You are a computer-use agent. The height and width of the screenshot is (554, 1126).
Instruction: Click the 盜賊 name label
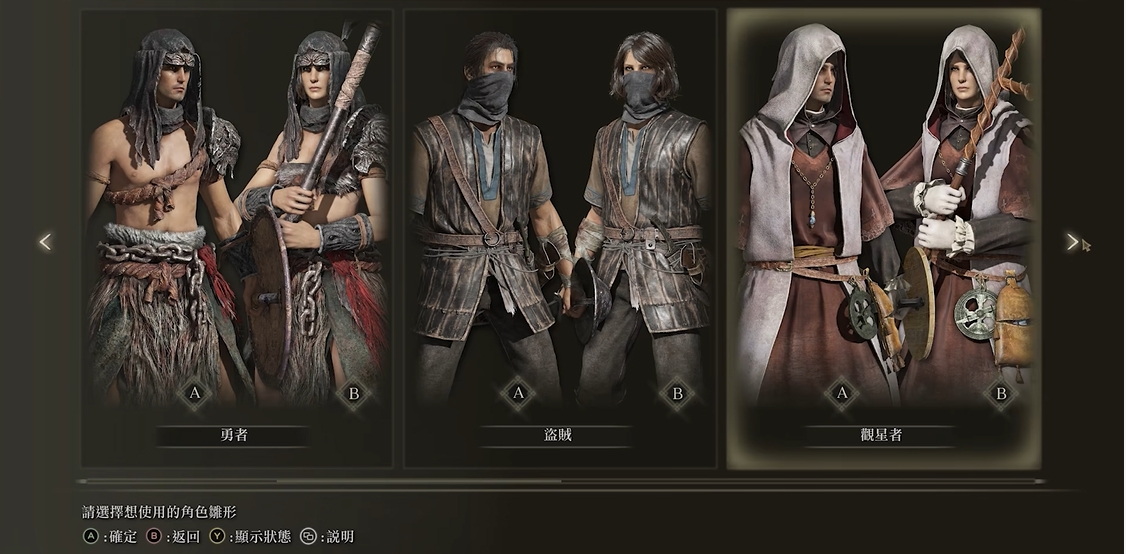tap(558, 435)
